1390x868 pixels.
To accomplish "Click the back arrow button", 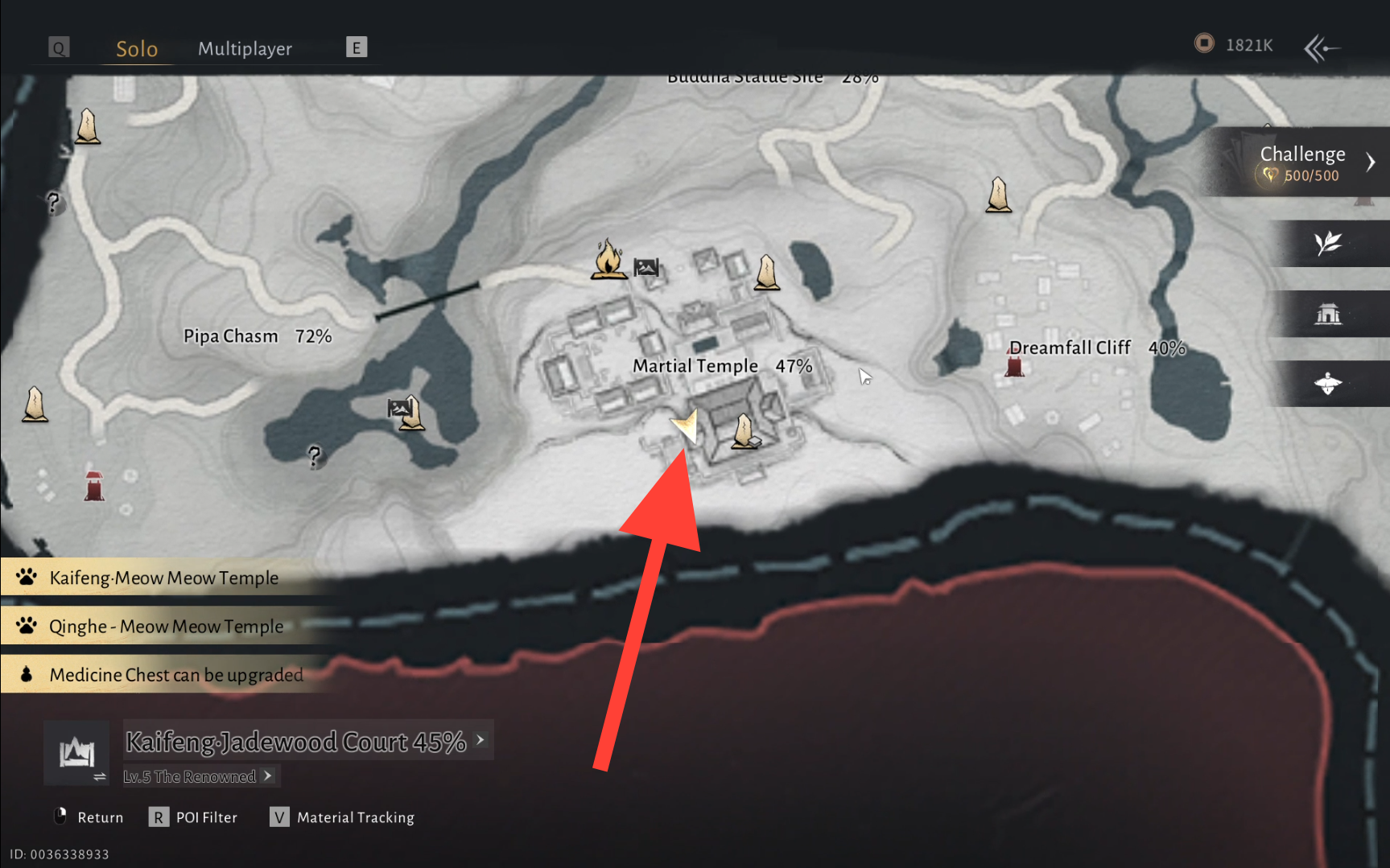I will (1322, 48).
